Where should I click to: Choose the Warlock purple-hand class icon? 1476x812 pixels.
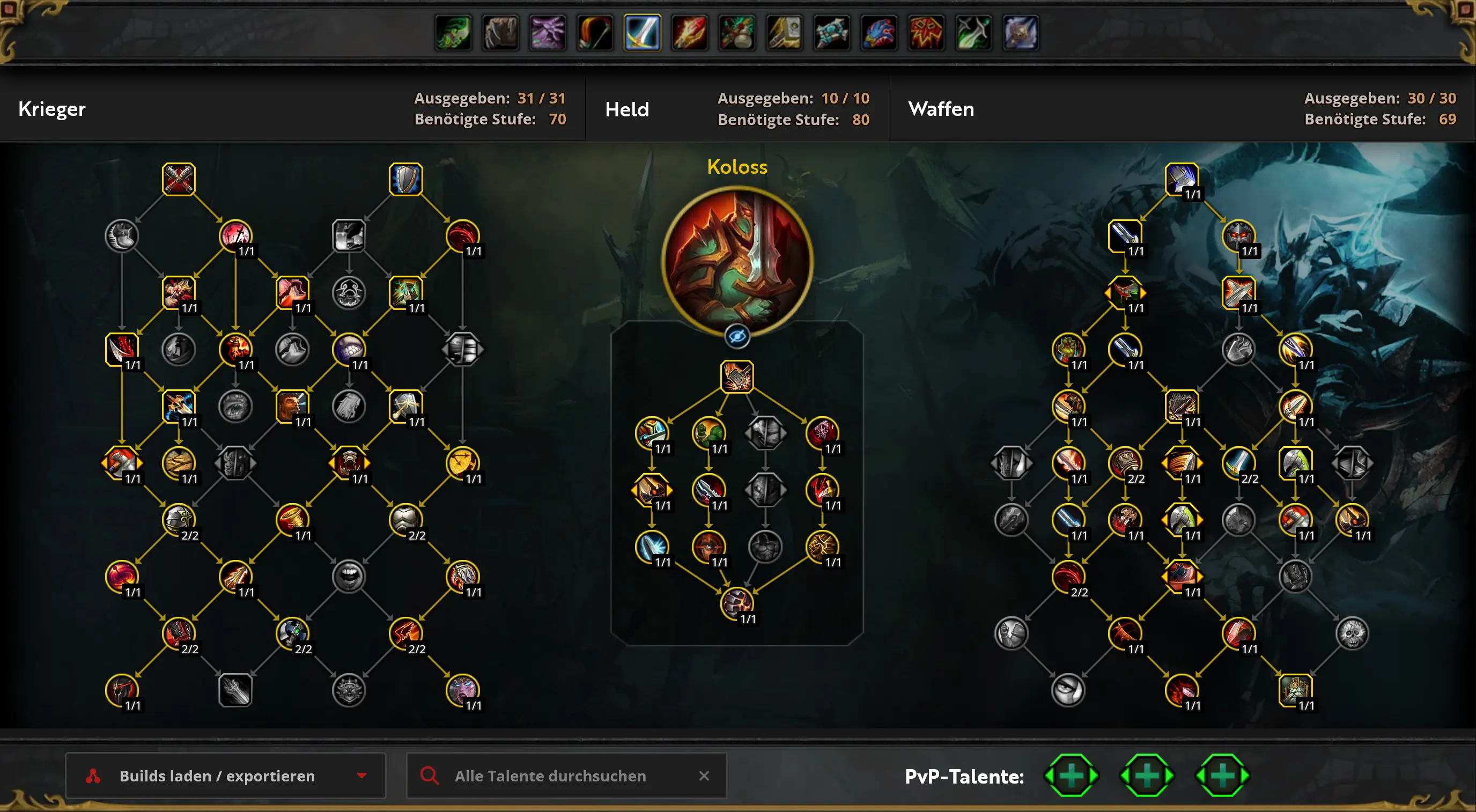[x=548, y=33]
